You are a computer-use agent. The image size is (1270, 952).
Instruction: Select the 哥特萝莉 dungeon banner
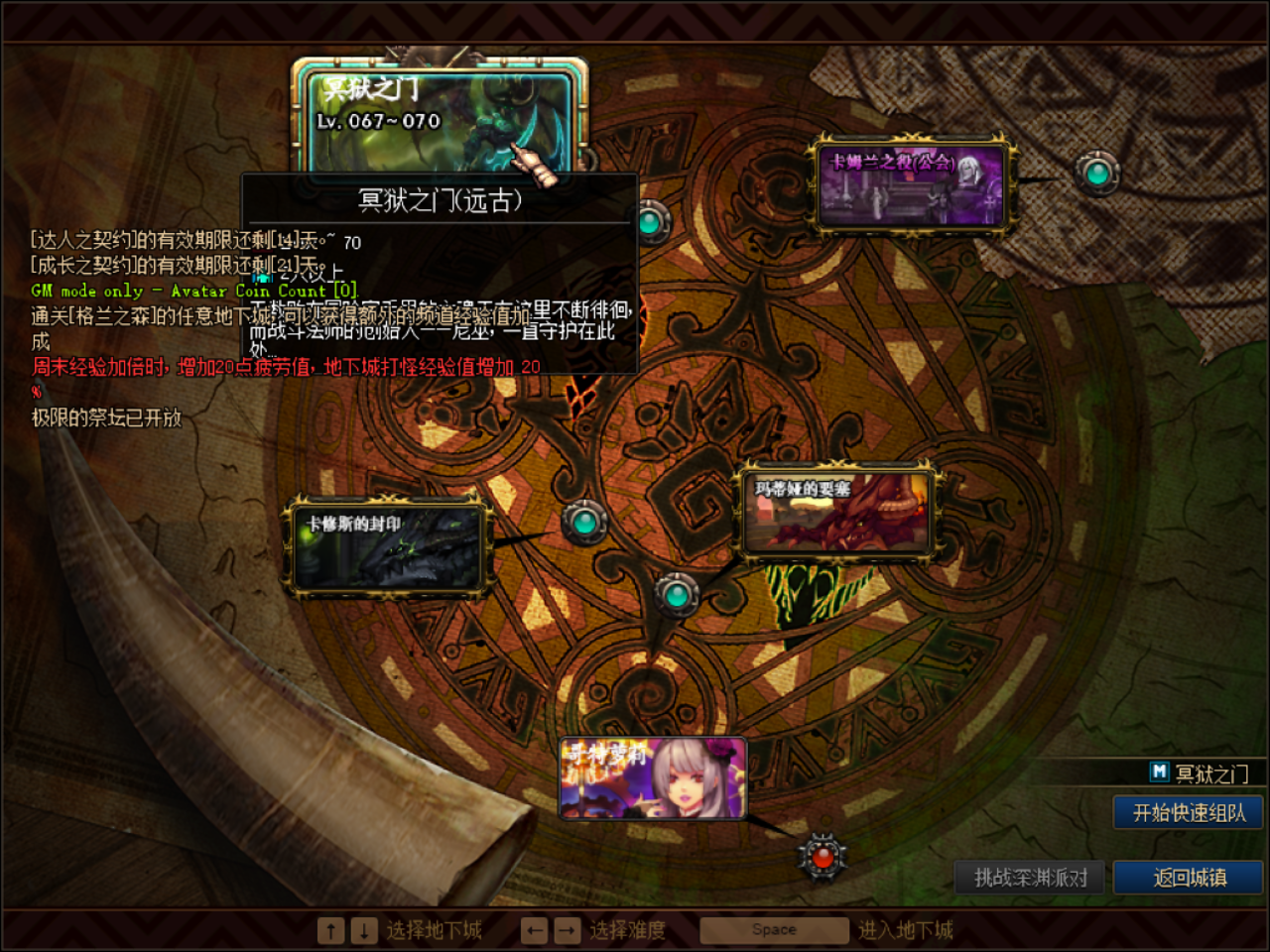point(653,777)
